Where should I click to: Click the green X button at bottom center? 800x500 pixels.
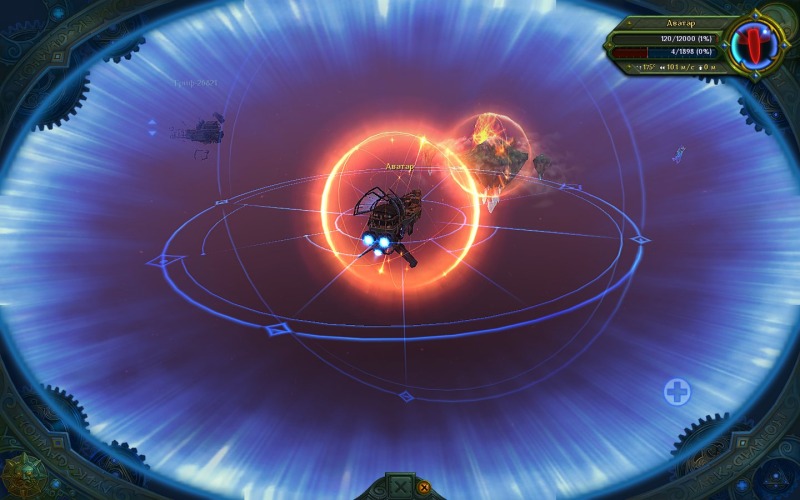tap(400, 488)
